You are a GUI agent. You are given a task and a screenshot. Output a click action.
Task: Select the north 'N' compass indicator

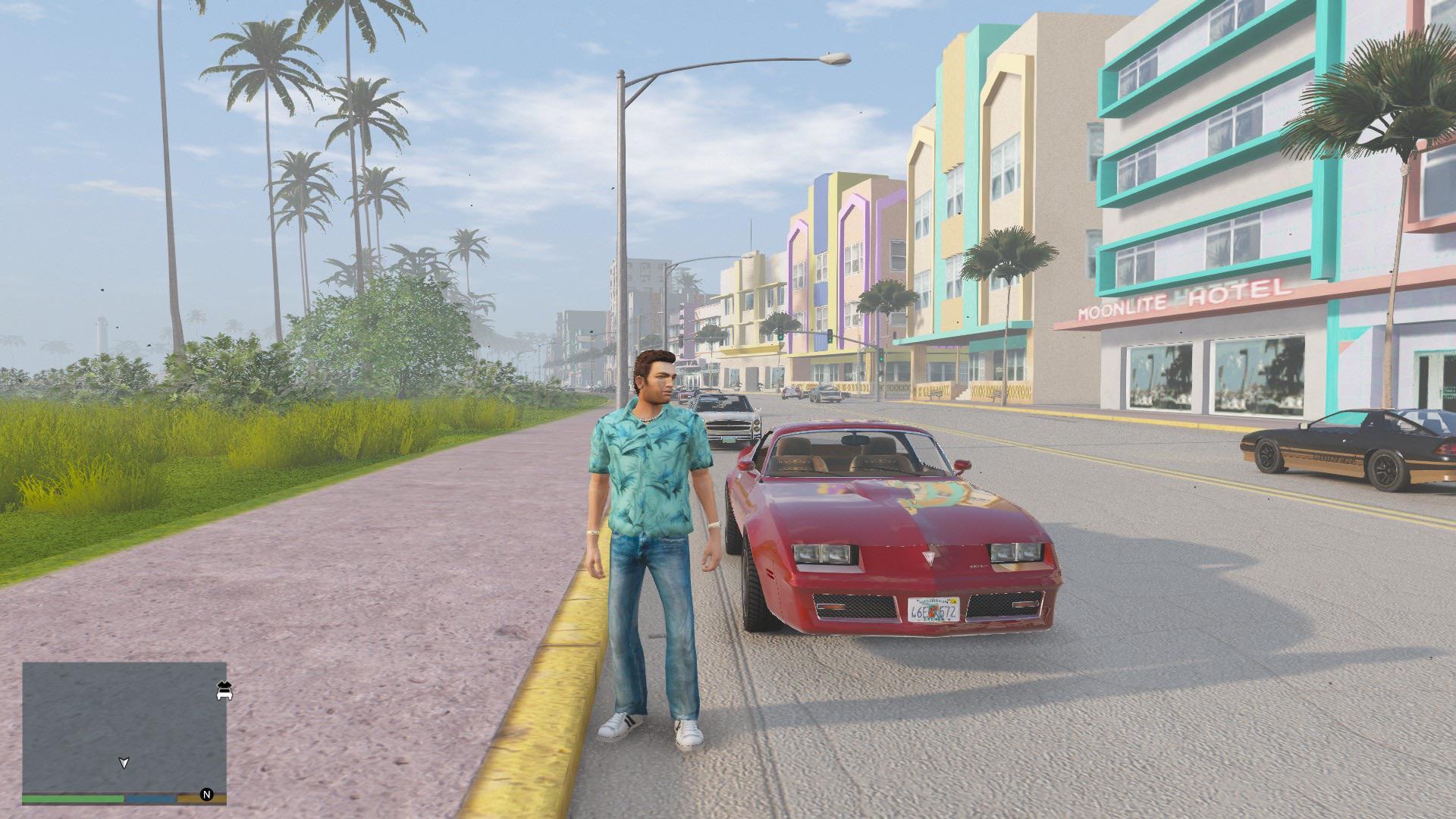(x=206, y=794)
